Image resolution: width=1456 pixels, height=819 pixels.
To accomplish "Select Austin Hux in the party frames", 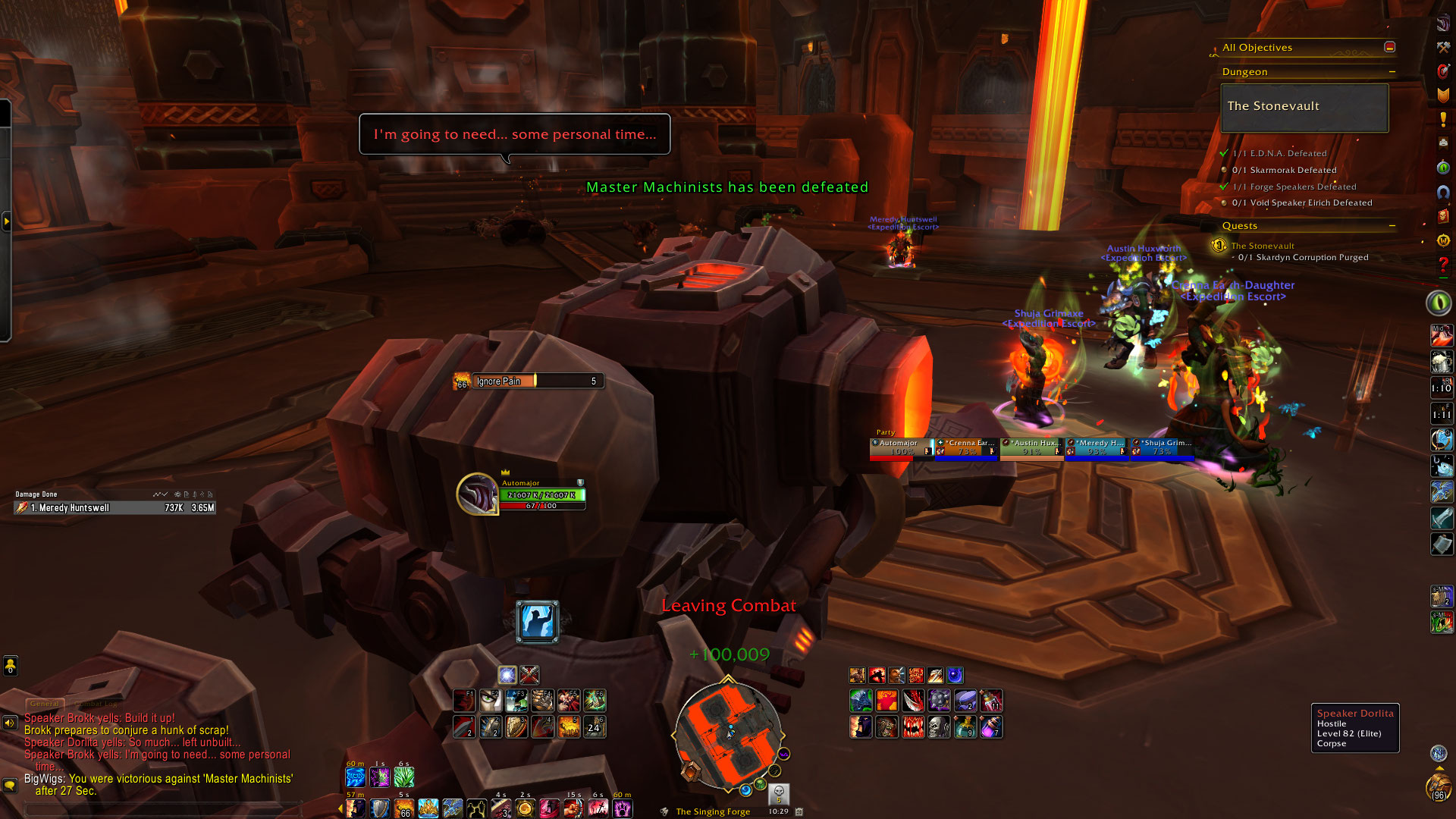I will (x=1032, y=448).
